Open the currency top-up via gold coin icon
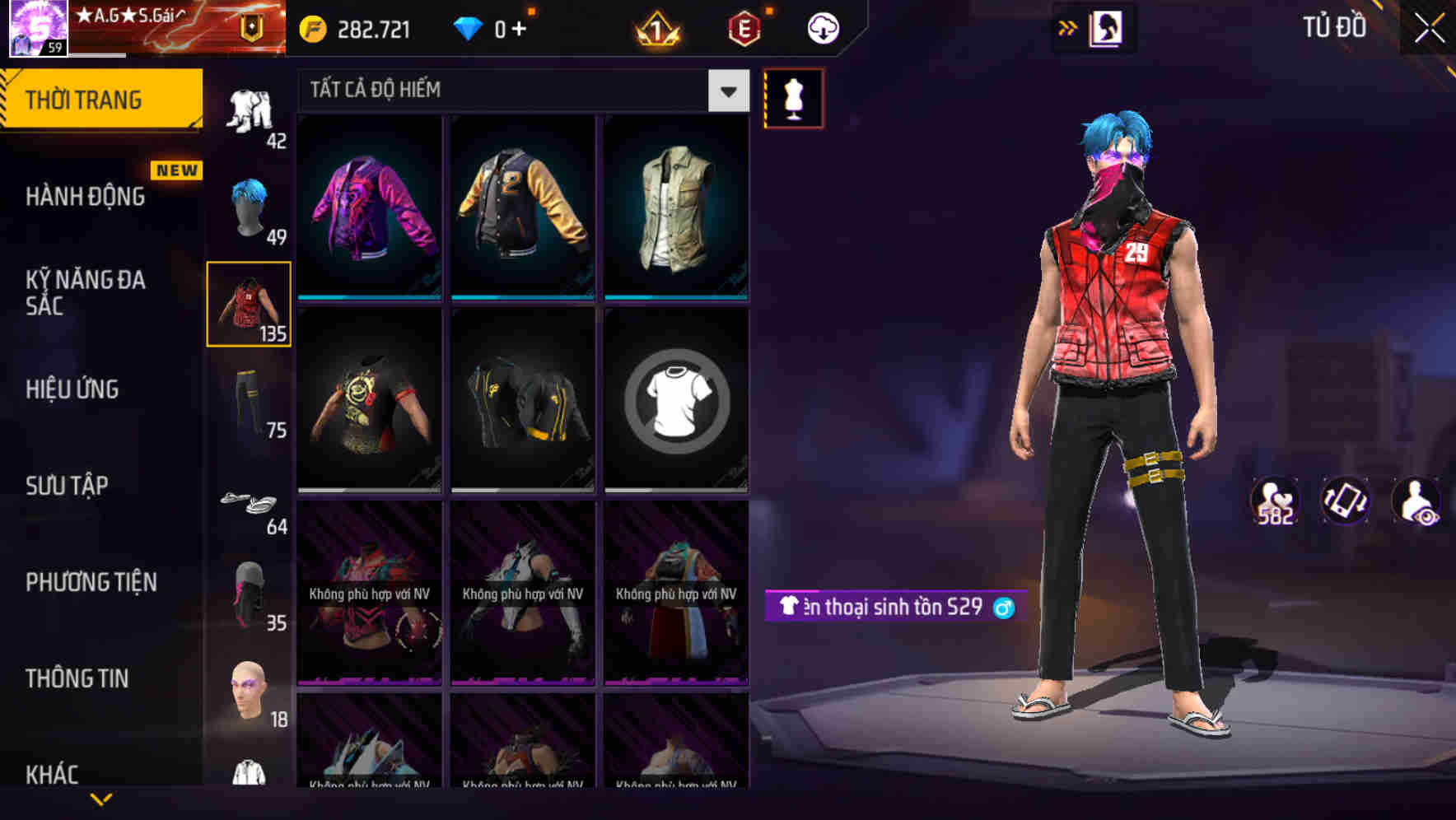The image size is (1456, 820). (x=310, y=27)
